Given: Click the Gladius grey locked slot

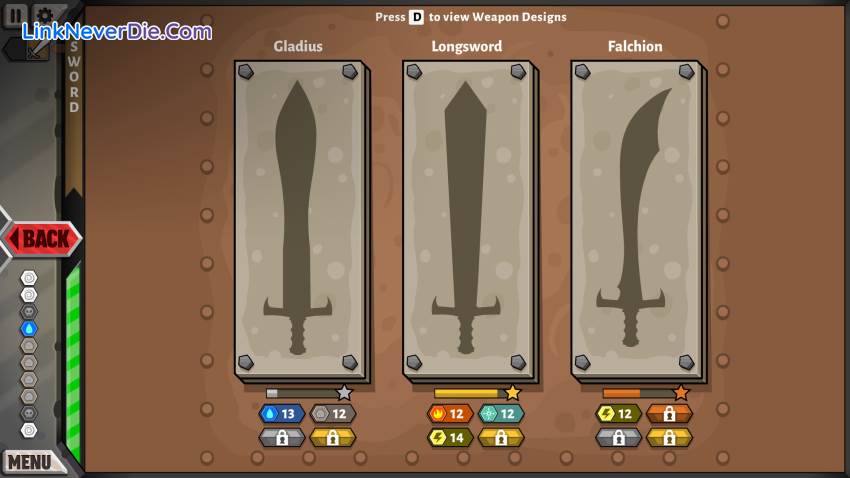Looking at the screenshot, I should pos(281,437).
